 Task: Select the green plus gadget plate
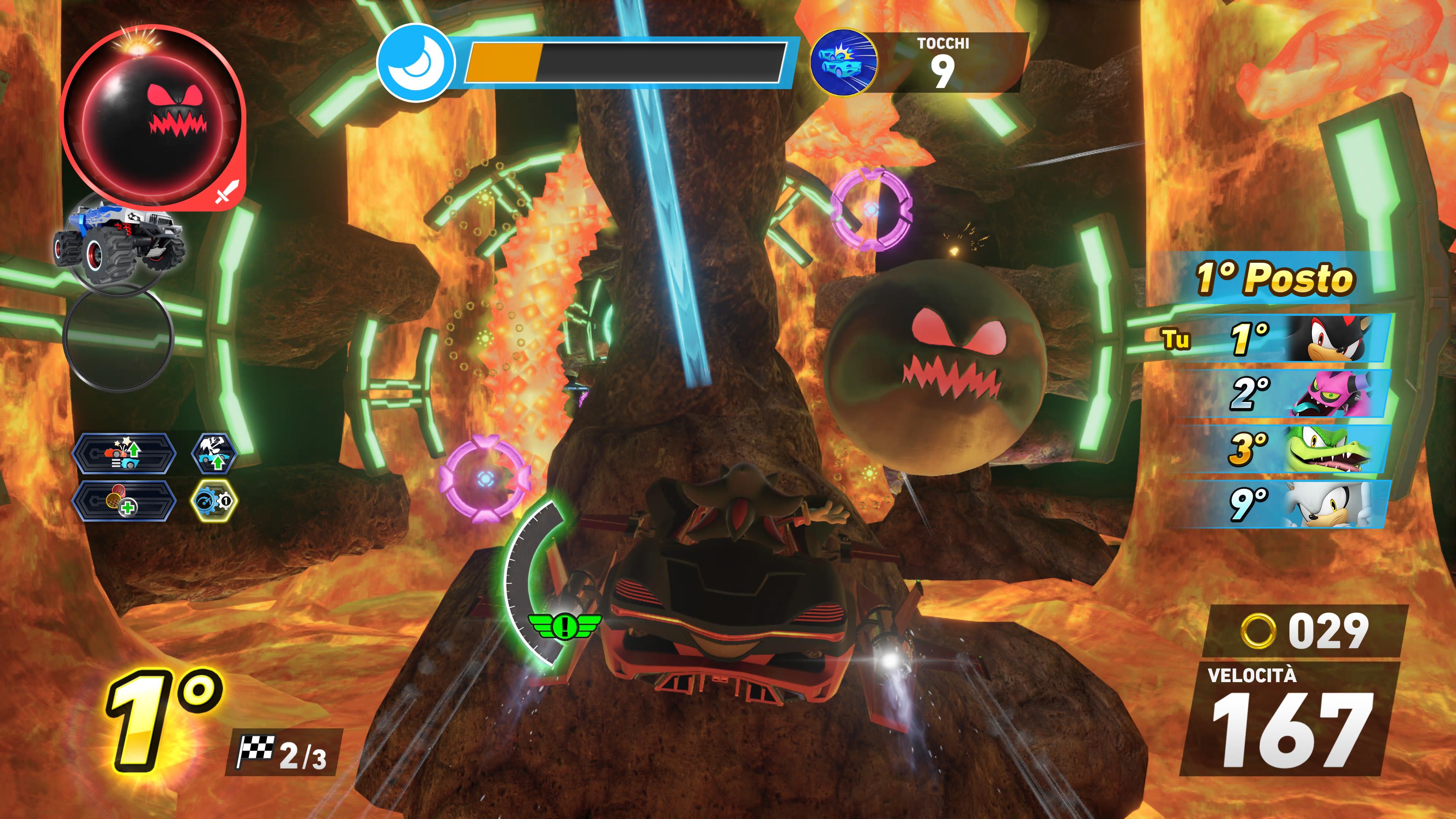[x=123, y=501]
